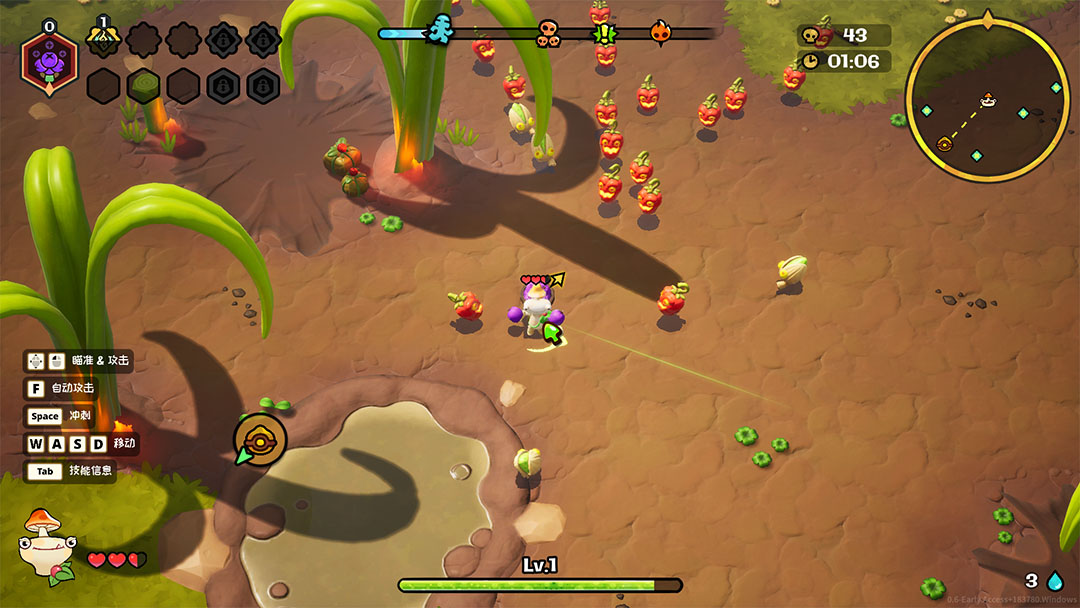The image size is (1080, 608).
Task: Select the green exclamation wave marker
Action: click(605, 34)
